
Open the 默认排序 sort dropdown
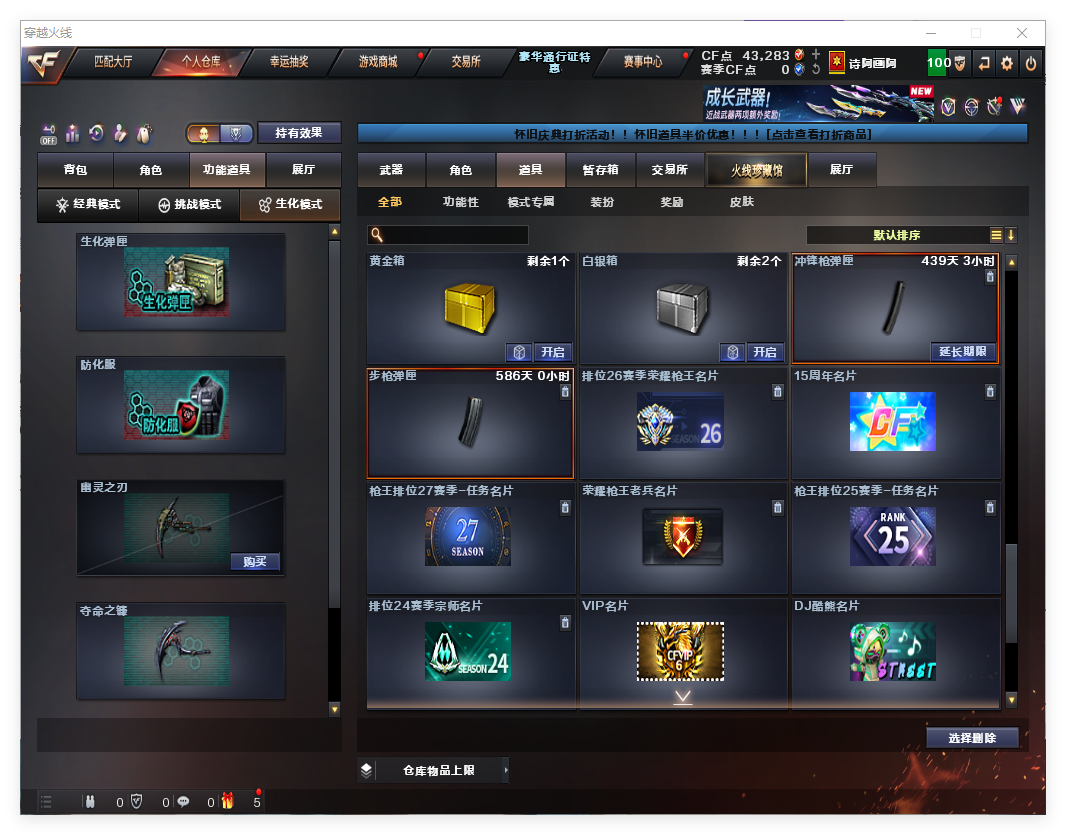(x=897, y=236)
